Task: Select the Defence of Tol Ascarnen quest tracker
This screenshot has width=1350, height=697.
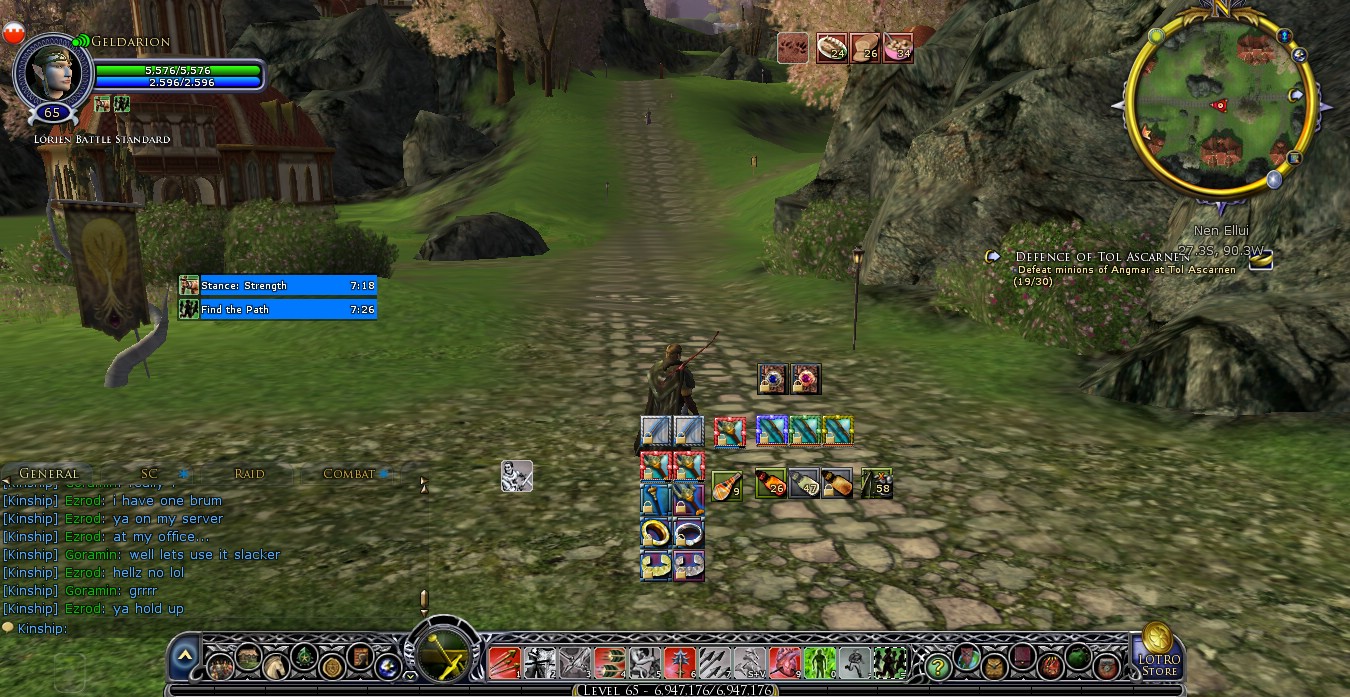Action: click(x=1097, y=257)
